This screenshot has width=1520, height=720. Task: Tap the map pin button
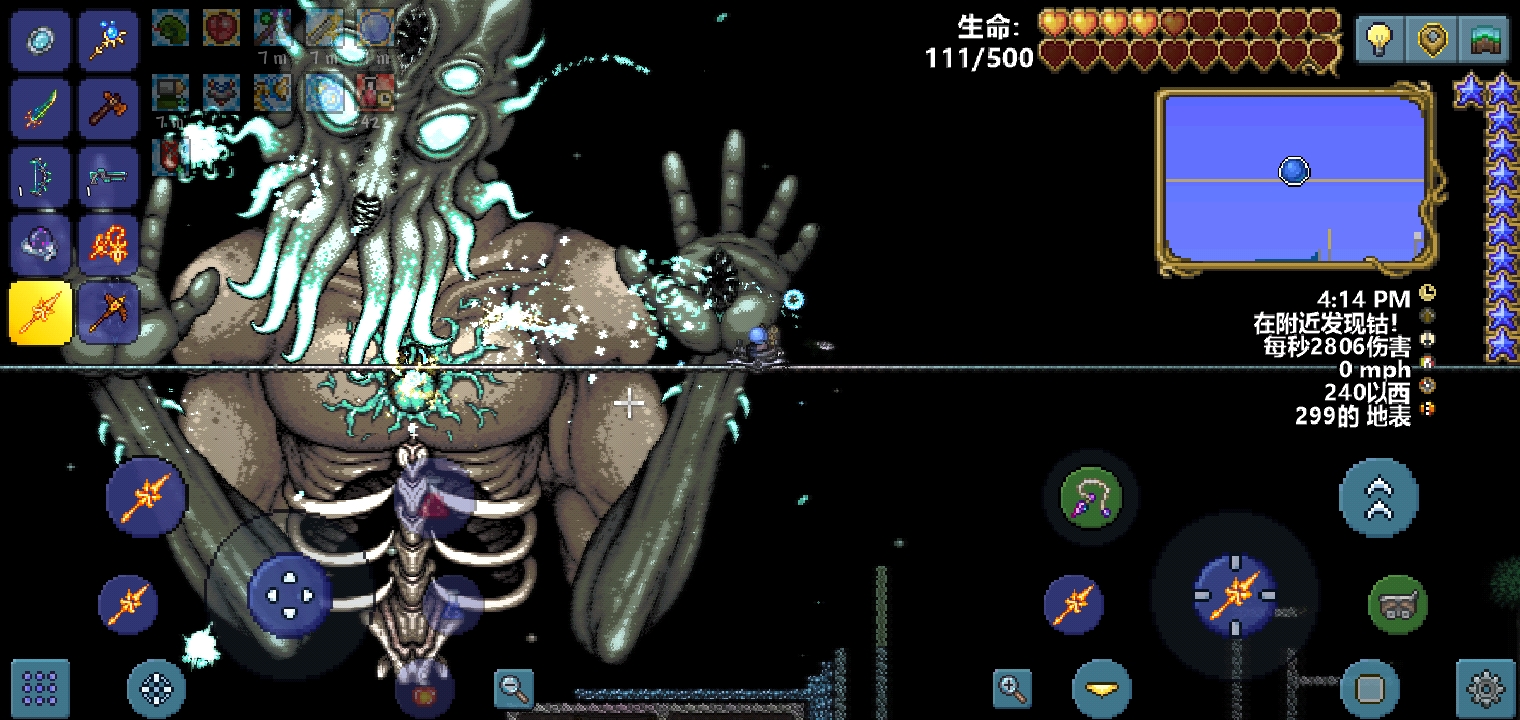1433,41
